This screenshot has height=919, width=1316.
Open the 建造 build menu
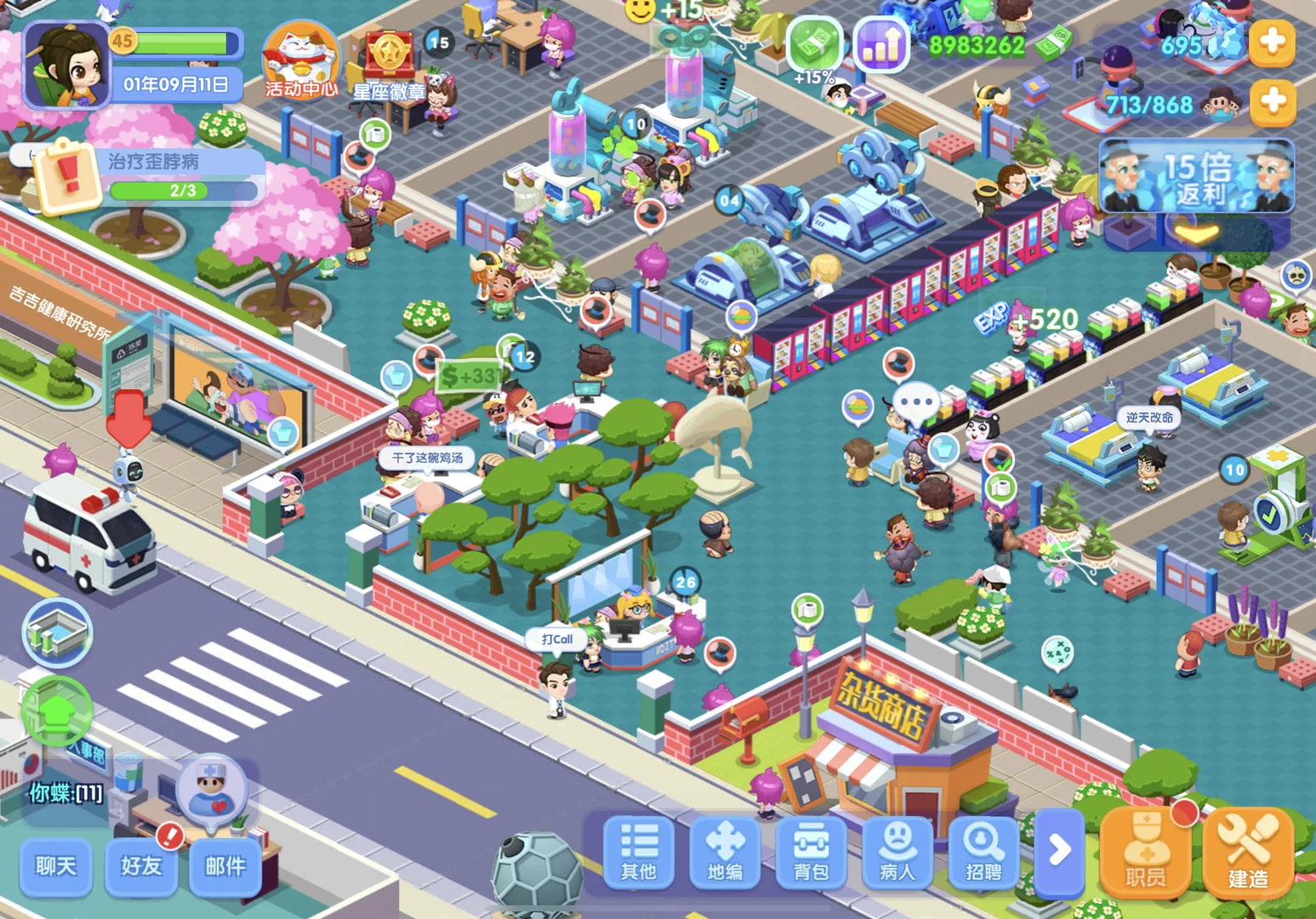coord(1248,853)
